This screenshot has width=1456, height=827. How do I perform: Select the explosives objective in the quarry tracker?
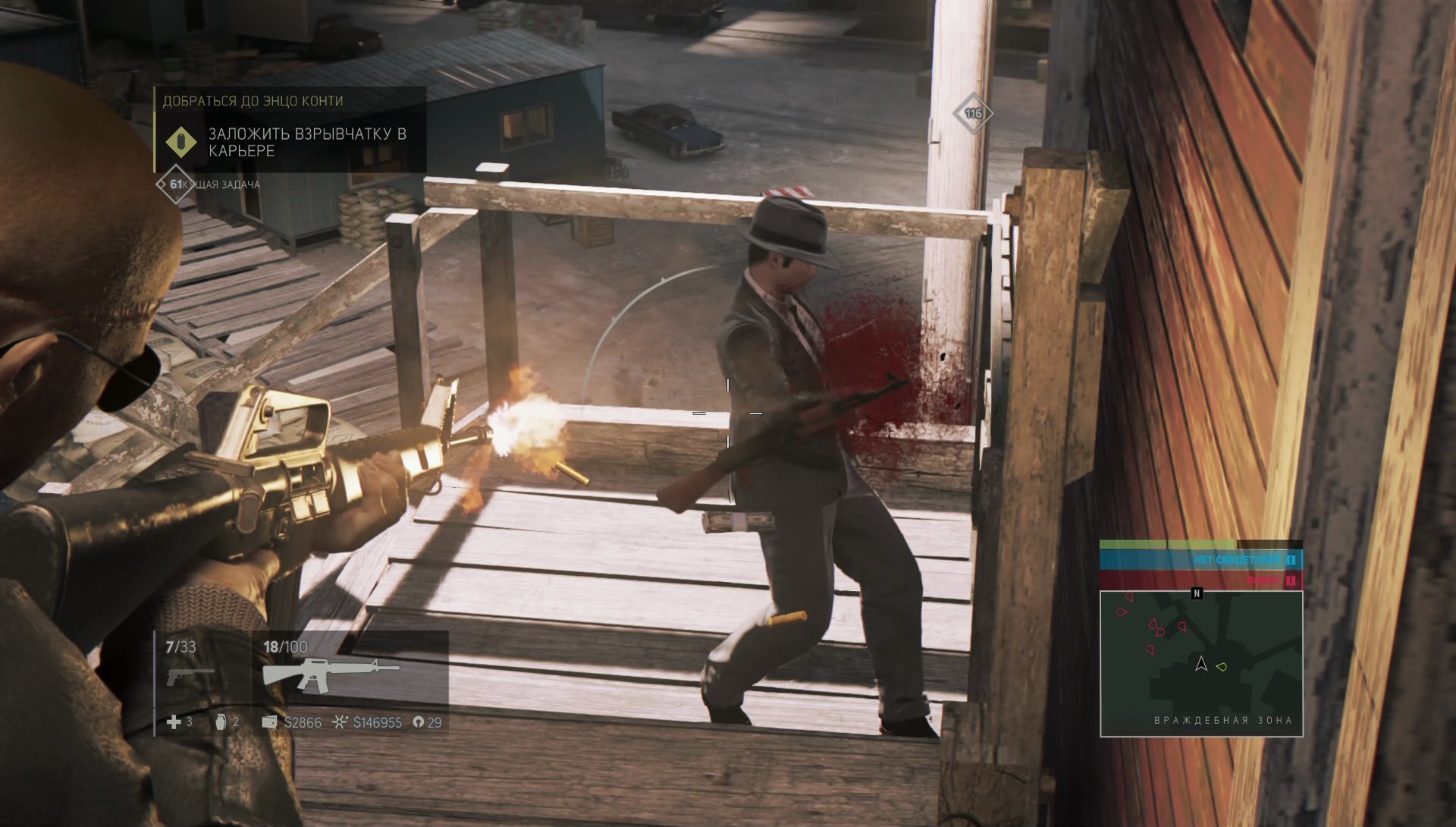tap(307, 142)
